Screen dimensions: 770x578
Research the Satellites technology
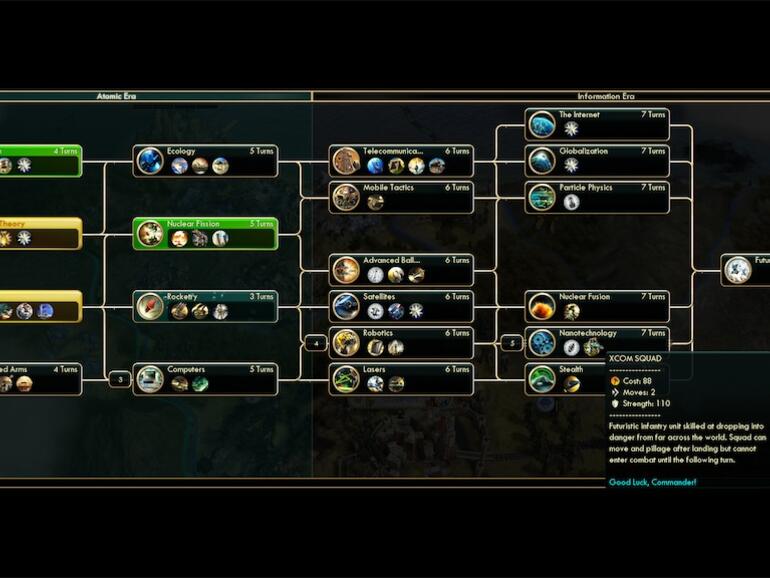tap(401, 305)
